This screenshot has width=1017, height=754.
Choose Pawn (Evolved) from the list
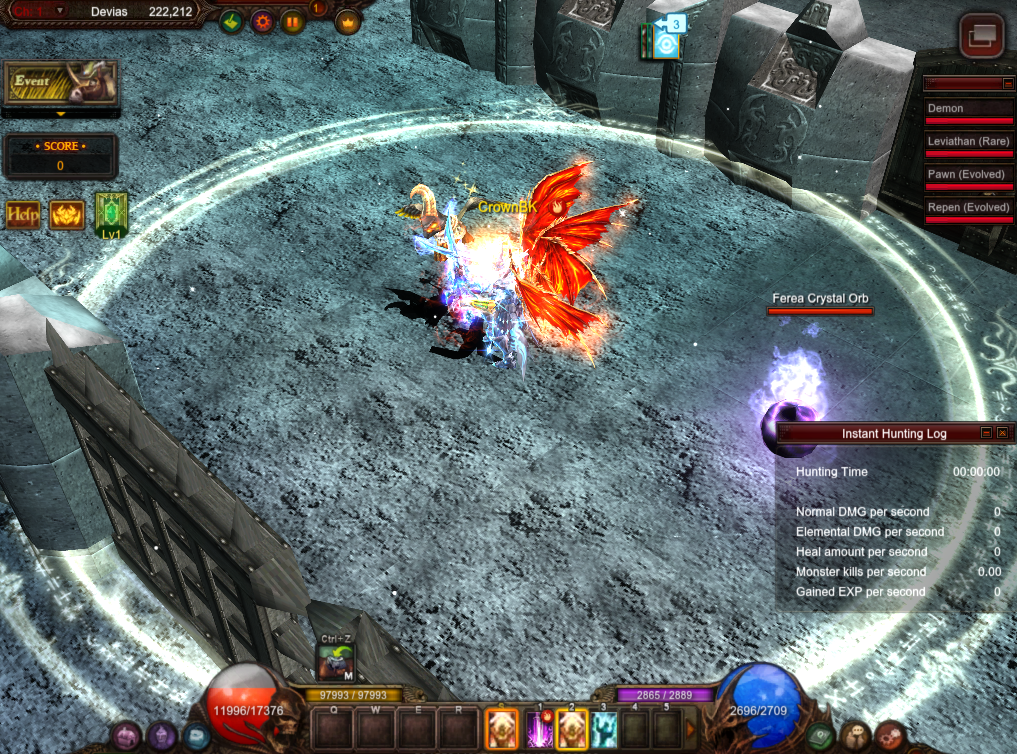(968, 174)
